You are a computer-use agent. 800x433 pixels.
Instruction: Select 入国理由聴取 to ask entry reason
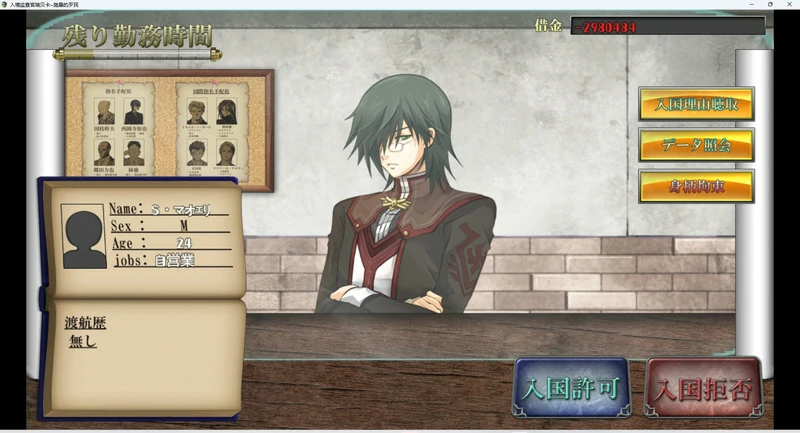696,104
